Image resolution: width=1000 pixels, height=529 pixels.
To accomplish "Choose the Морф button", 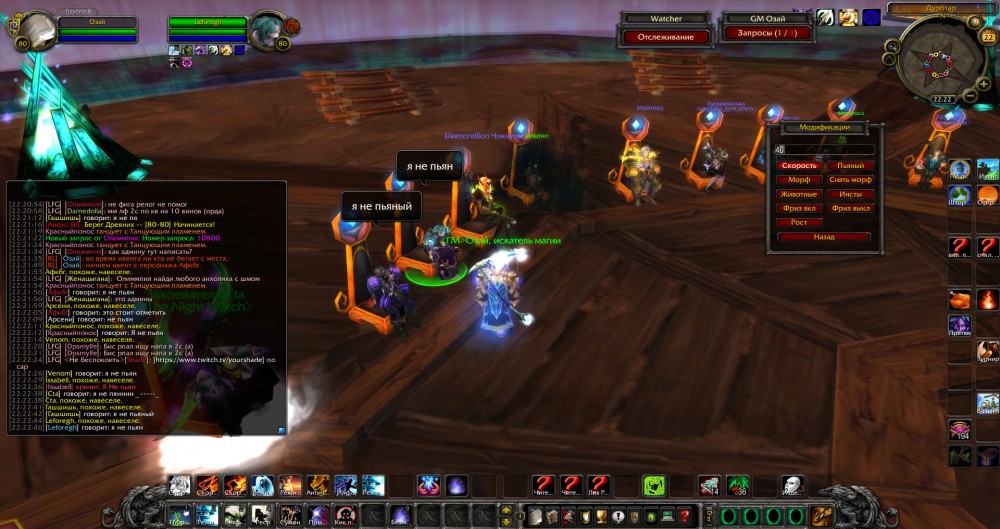I will click(x=799, y=179).
